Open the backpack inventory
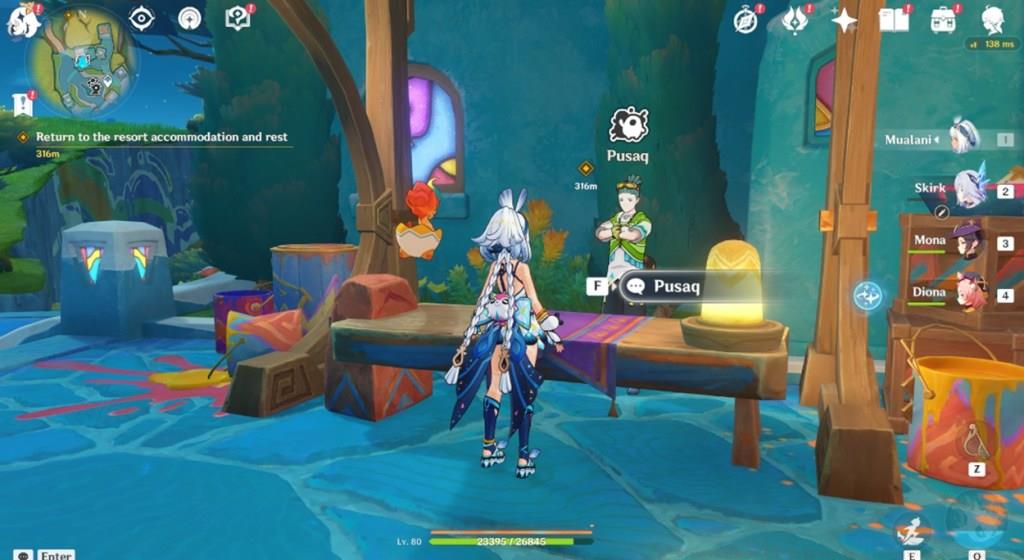The height and width of the screenshot is (560, 1024). (x=942, y=19)
